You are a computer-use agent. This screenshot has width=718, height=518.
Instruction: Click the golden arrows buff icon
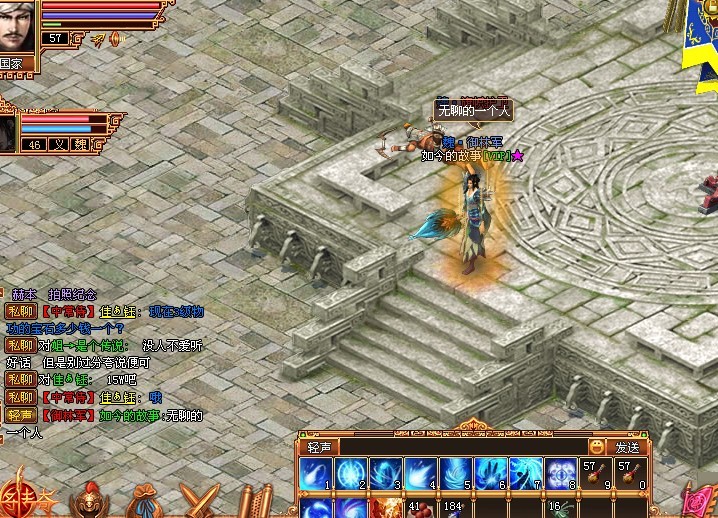pyautogui.click(x=97, y=38)
